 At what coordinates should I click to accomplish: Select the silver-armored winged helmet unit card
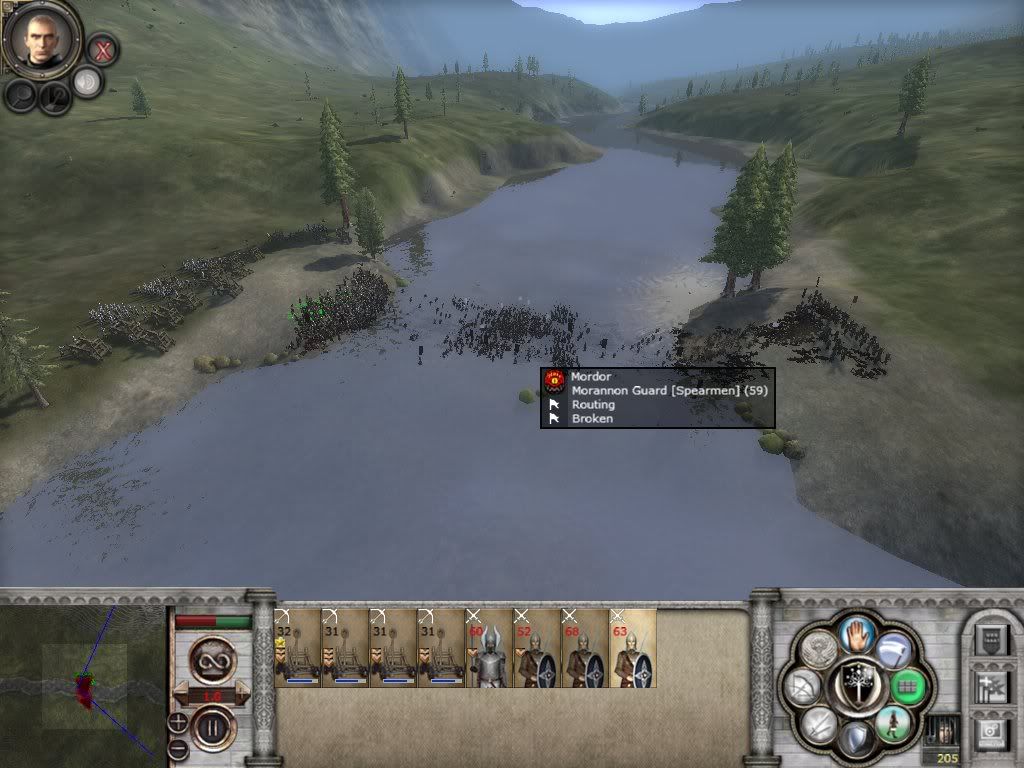489,648
